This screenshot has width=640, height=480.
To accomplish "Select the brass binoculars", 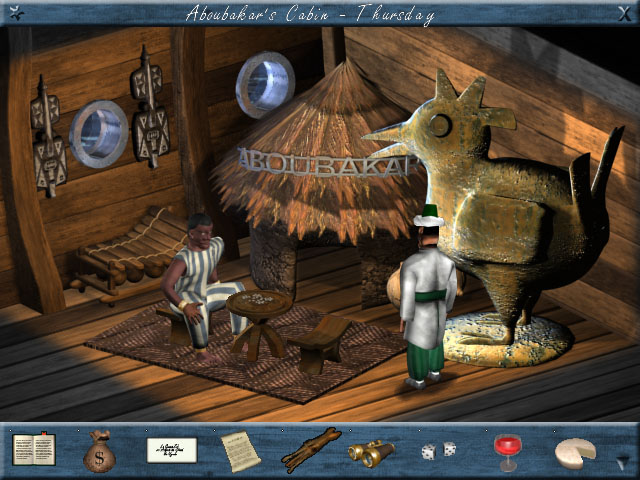I will pos(371,452).
